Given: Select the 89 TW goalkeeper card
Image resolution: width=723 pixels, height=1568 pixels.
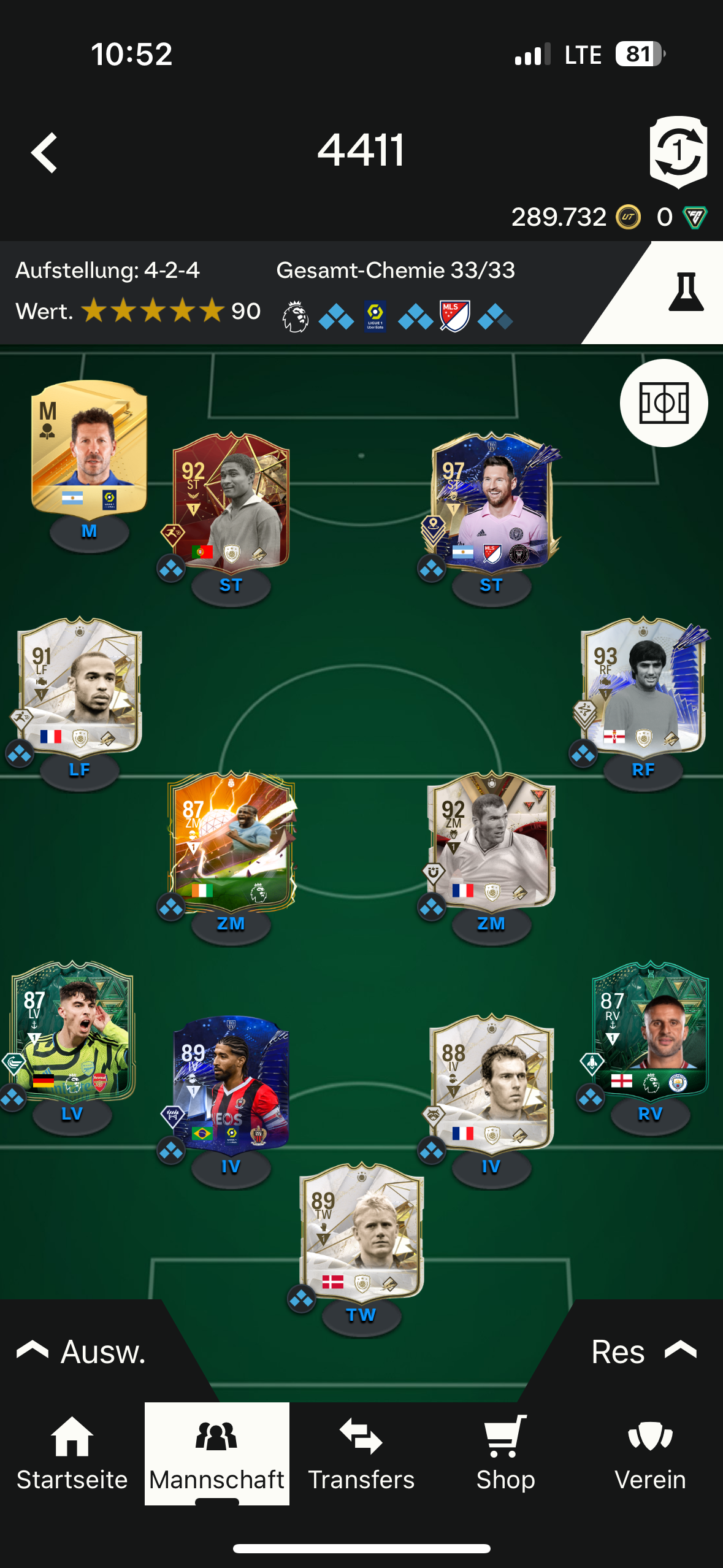Looking at the screenshot, I should tap(361, 1231).
